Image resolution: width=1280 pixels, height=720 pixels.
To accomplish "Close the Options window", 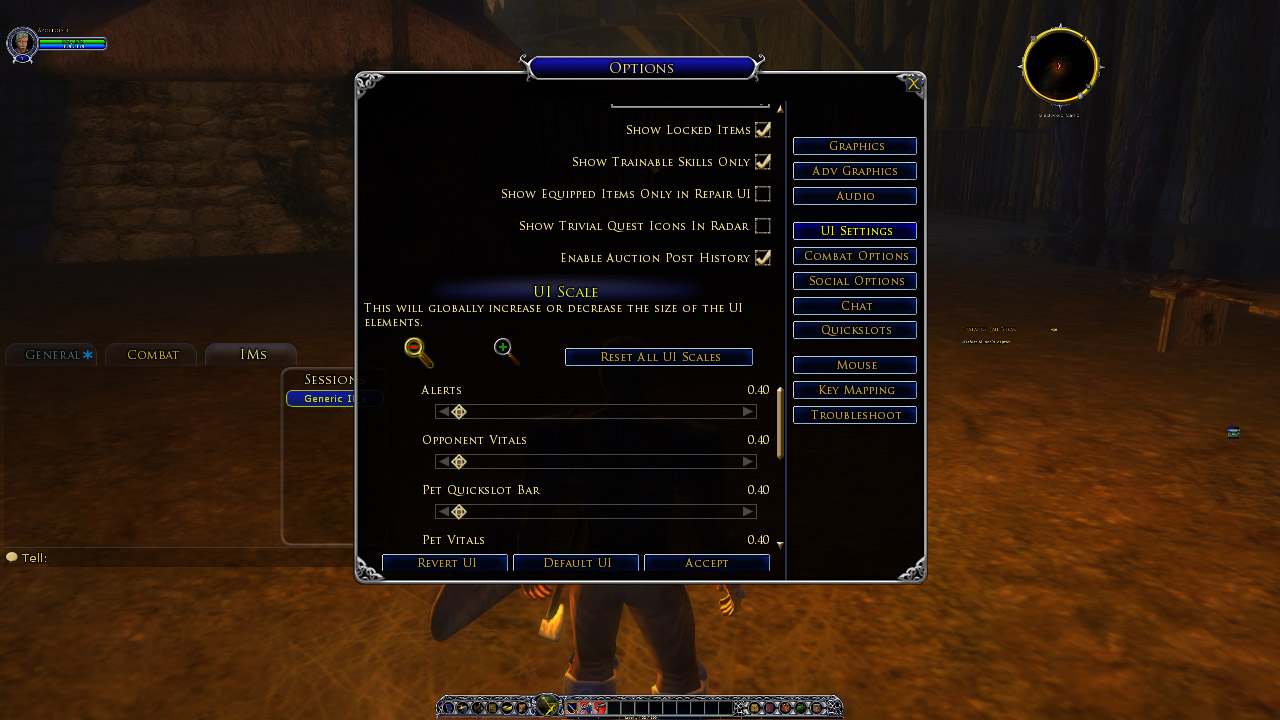I will 913,85.
